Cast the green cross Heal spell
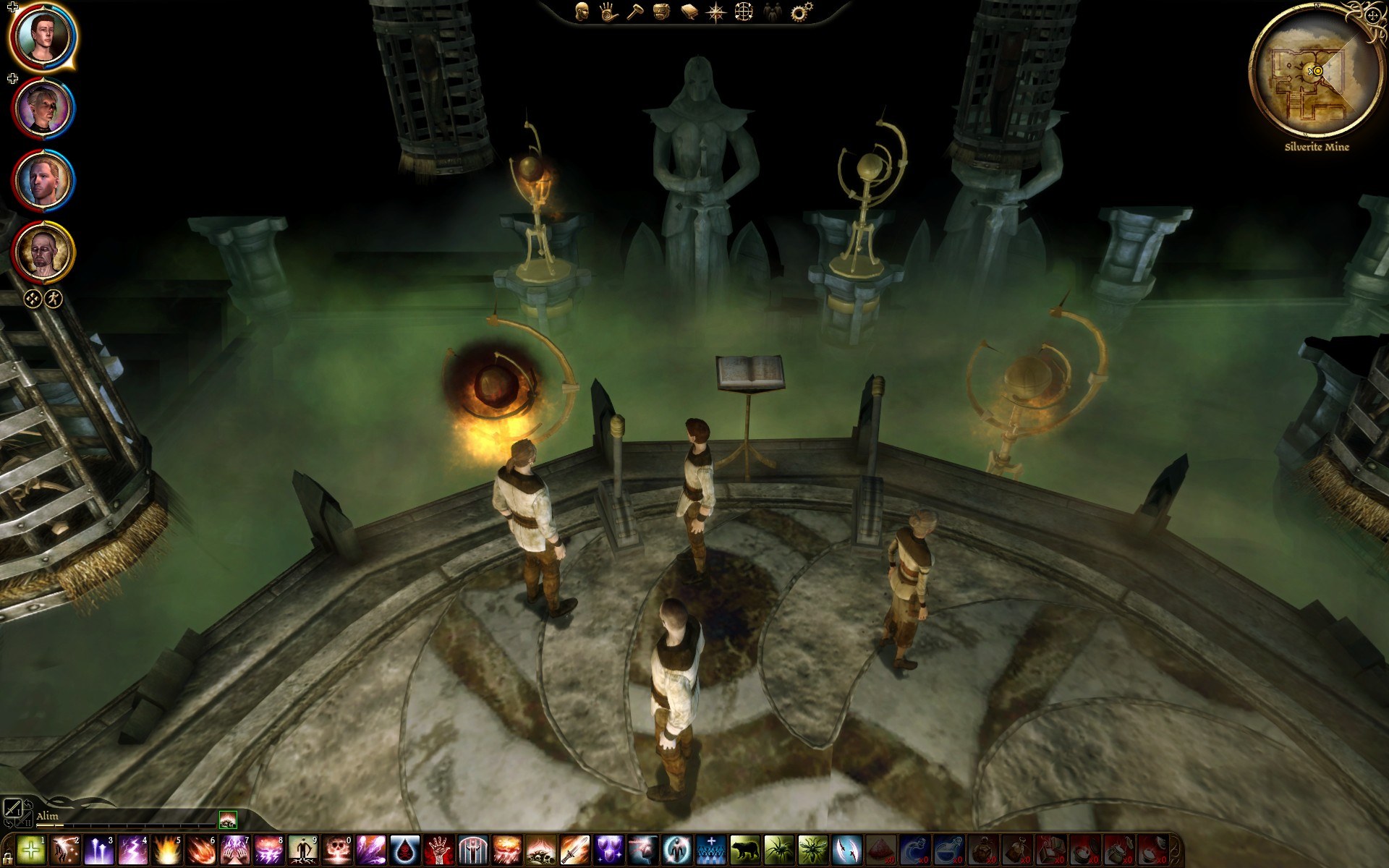Viewport: 1389px width, 868px height. pyautogui.click(x=30, y=849)
